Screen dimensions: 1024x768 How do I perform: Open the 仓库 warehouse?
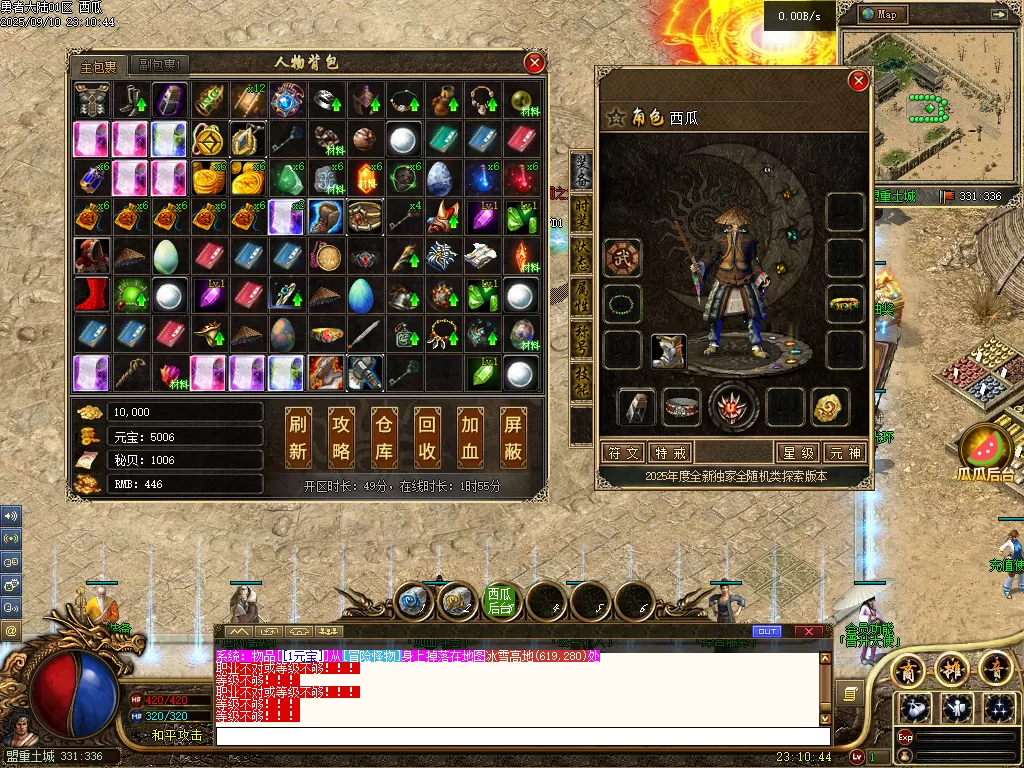pyautogui.click(x=384, y=438)
